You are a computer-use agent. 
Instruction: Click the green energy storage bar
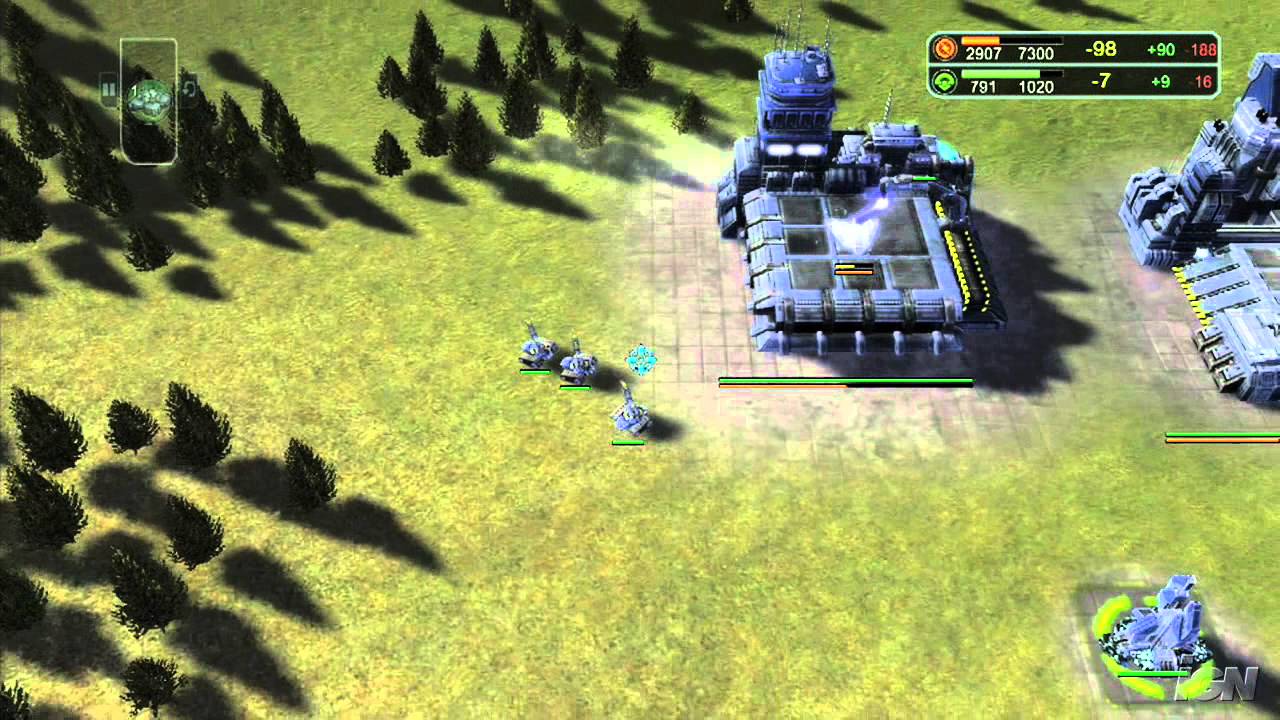click(x=1000, y=74)
